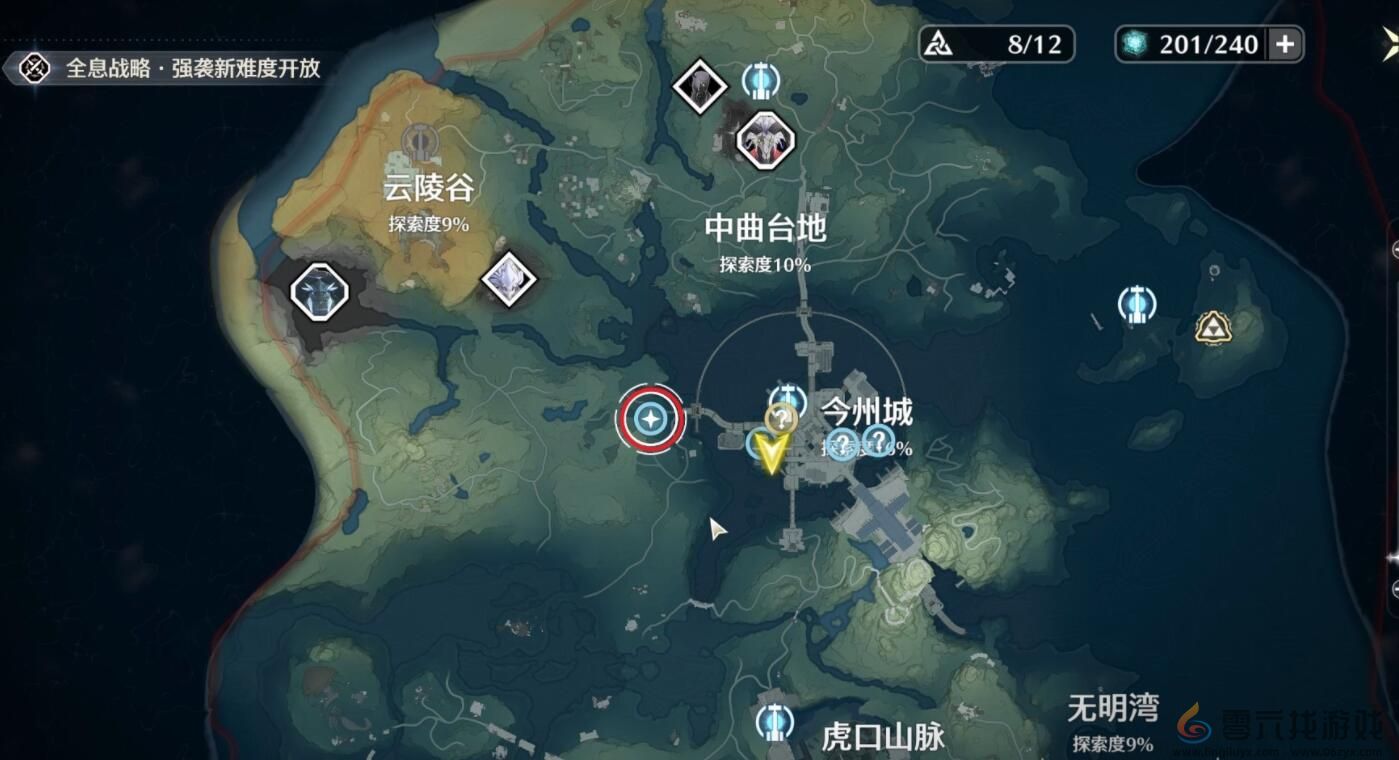
Task: Click the diamond marker icon at the map top
Action: [x=701, y=85]
